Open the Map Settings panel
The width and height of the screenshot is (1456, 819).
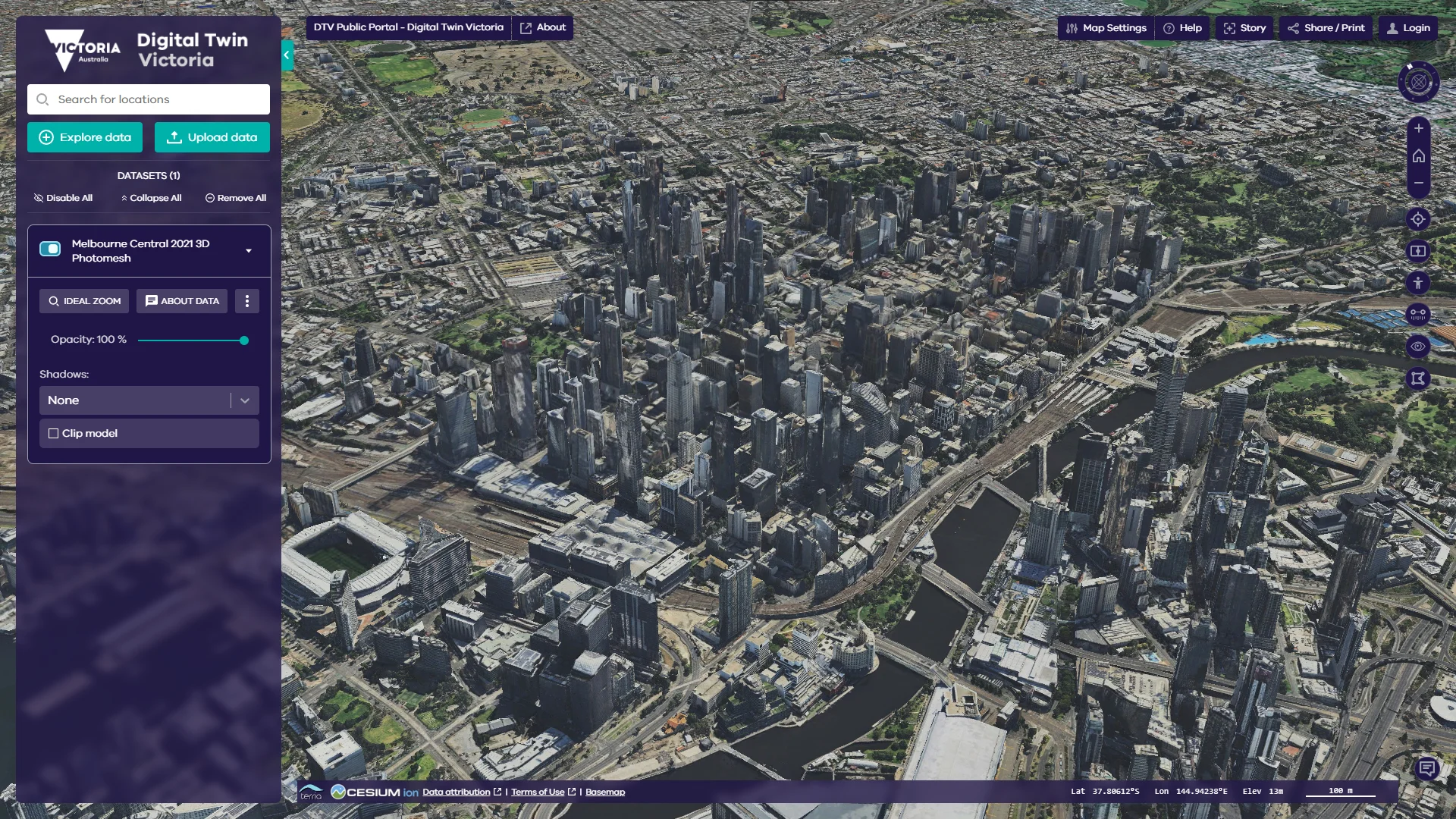tap(1106, 28)
